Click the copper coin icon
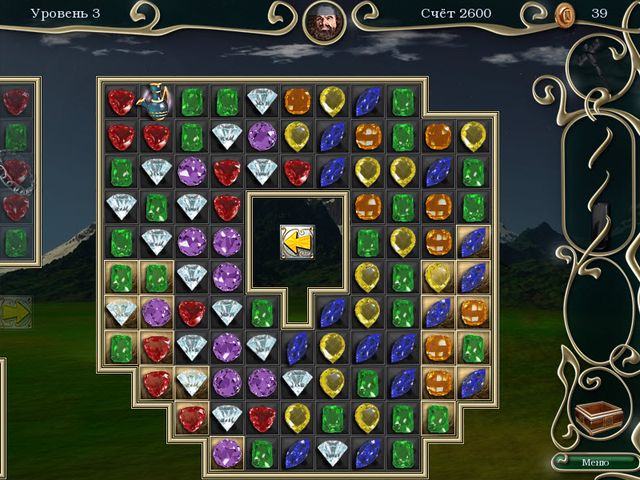Screen dimensions: 640x480 point(565,14)
